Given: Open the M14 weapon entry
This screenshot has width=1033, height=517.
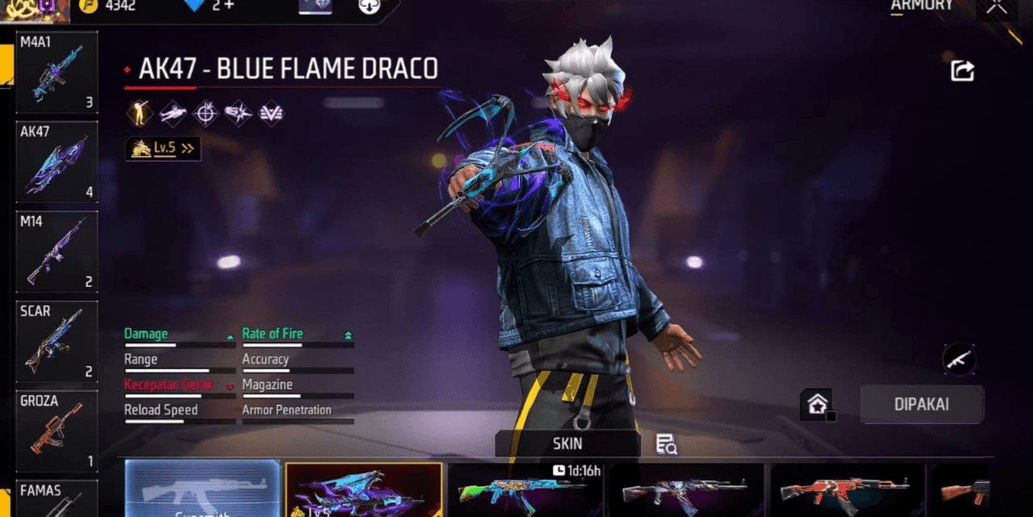Looking at the screenshot, I should click(57, 251).
